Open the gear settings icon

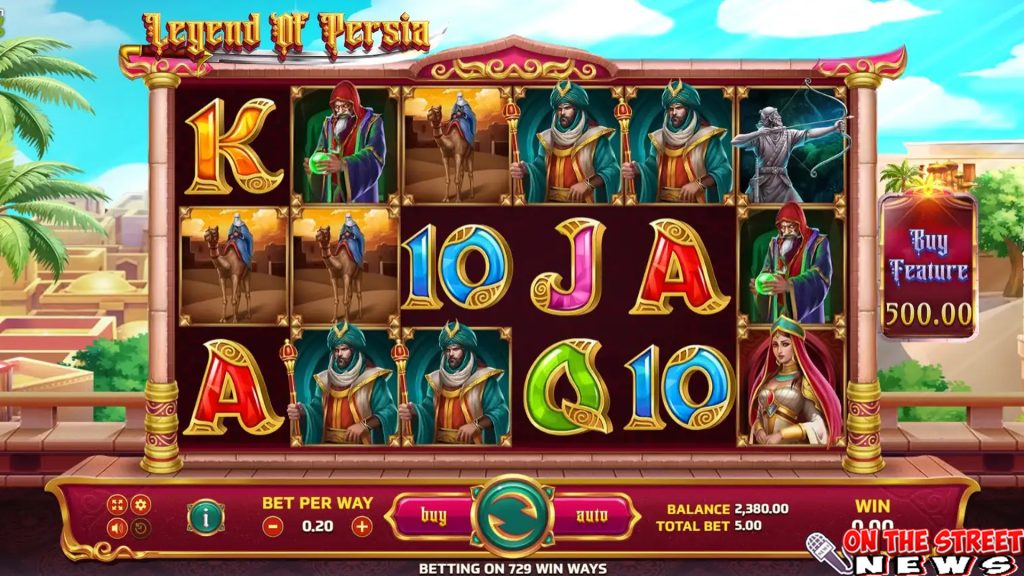pos(140,506)
